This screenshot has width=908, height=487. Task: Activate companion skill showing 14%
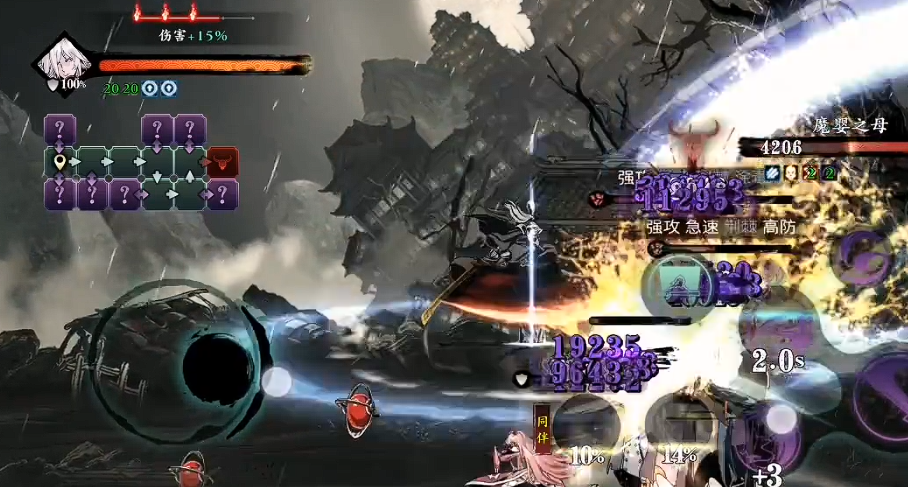680,425
